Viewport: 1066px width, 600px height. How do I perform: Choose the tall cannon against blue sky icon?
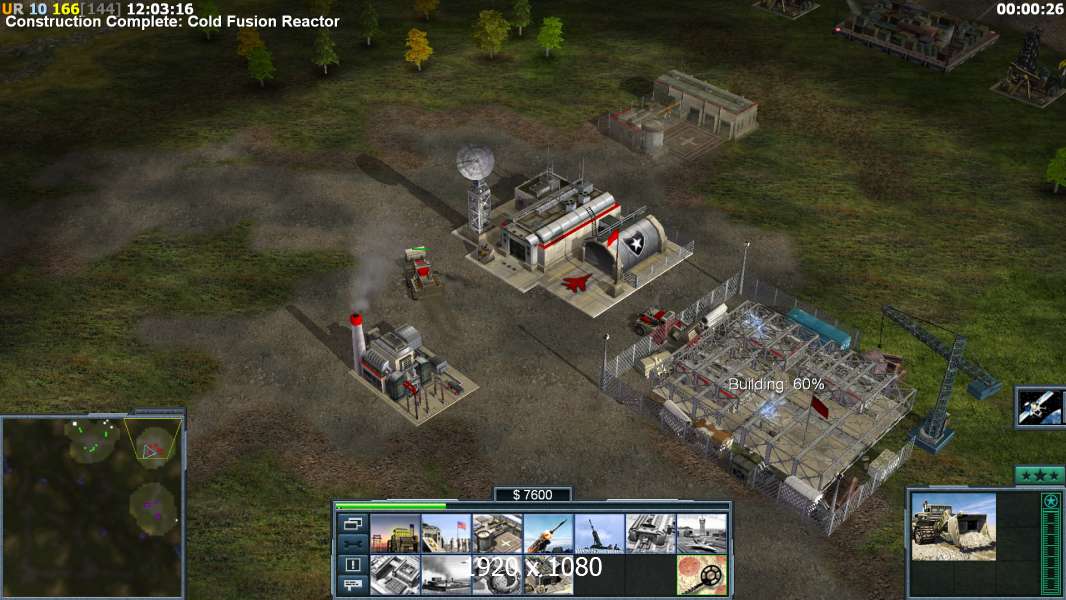599,533
